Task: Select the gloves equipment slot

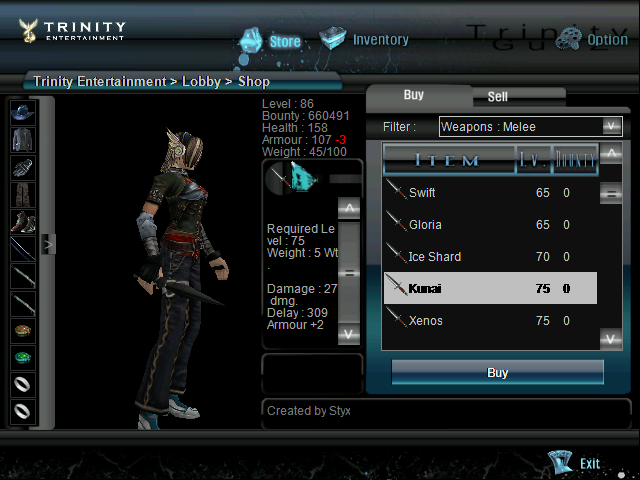Action: (x=23, y=166)
